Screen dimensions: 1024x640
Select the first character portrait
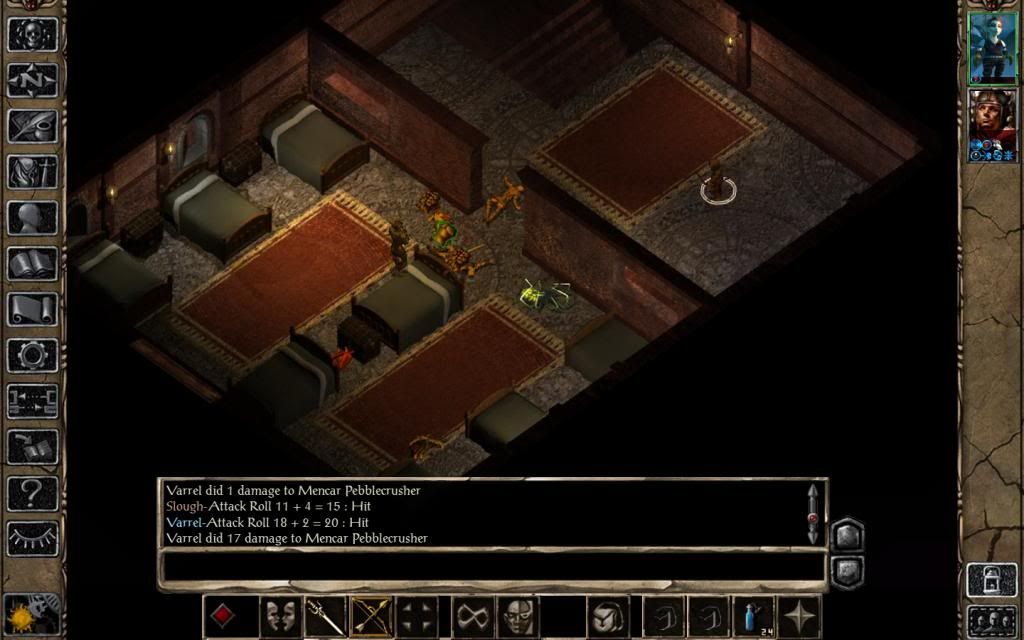point(992,47)
